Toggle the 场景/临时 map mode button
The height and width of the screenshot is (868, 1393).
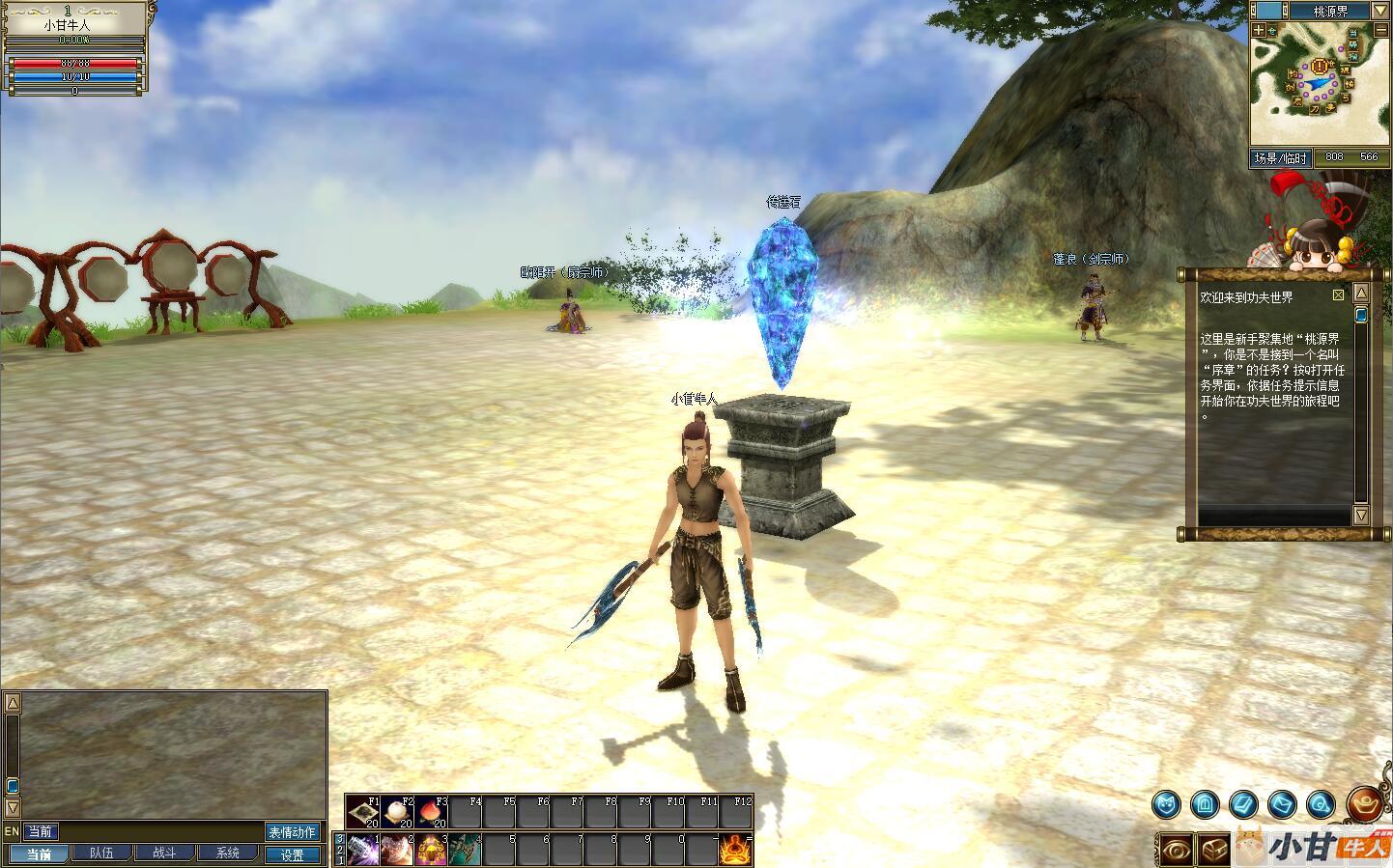point(1281,158)
